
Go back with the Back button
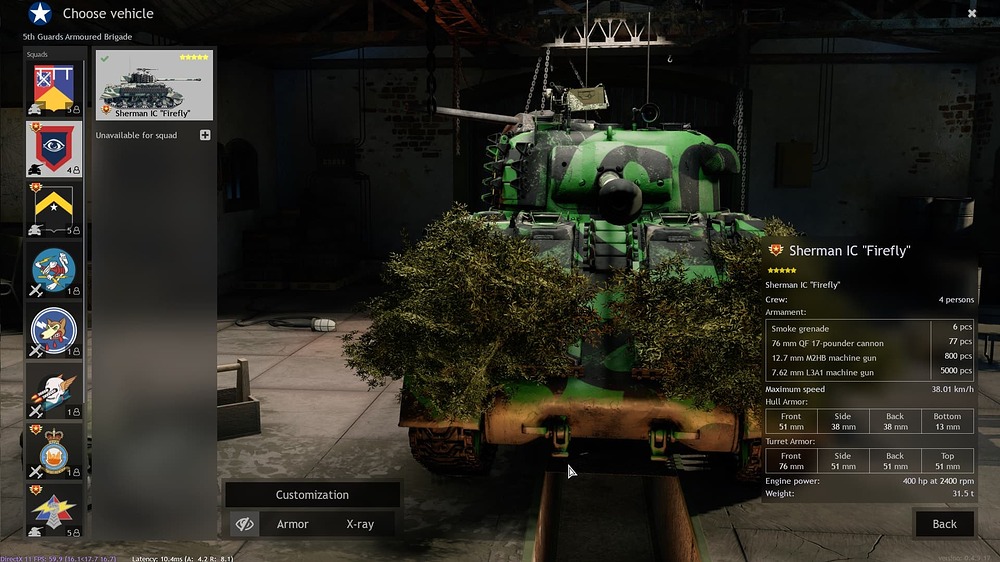(944, 524)
